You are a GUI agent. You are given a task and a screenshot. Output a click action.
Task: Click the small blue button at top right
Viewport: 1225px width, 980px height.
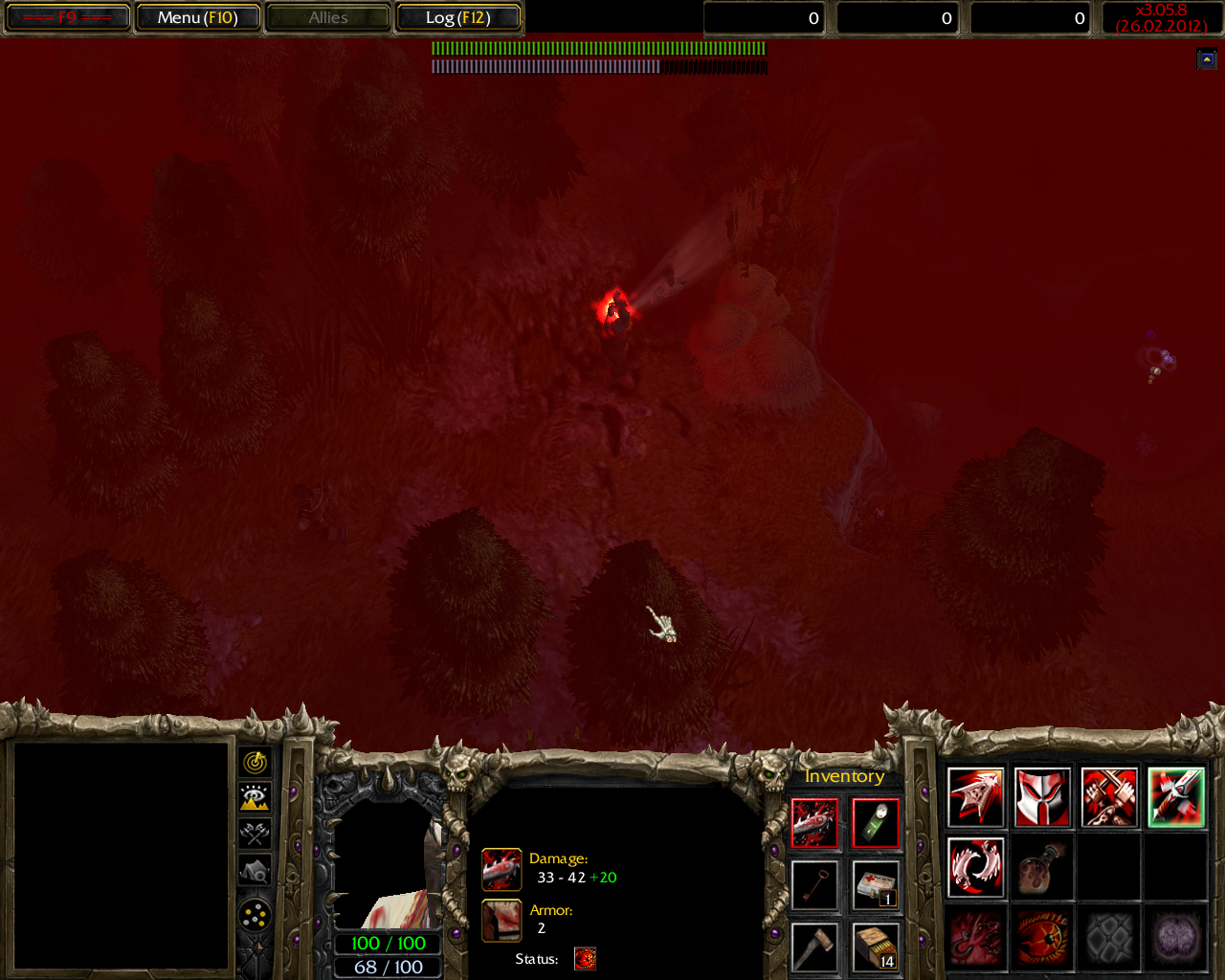click(1207, 59)
